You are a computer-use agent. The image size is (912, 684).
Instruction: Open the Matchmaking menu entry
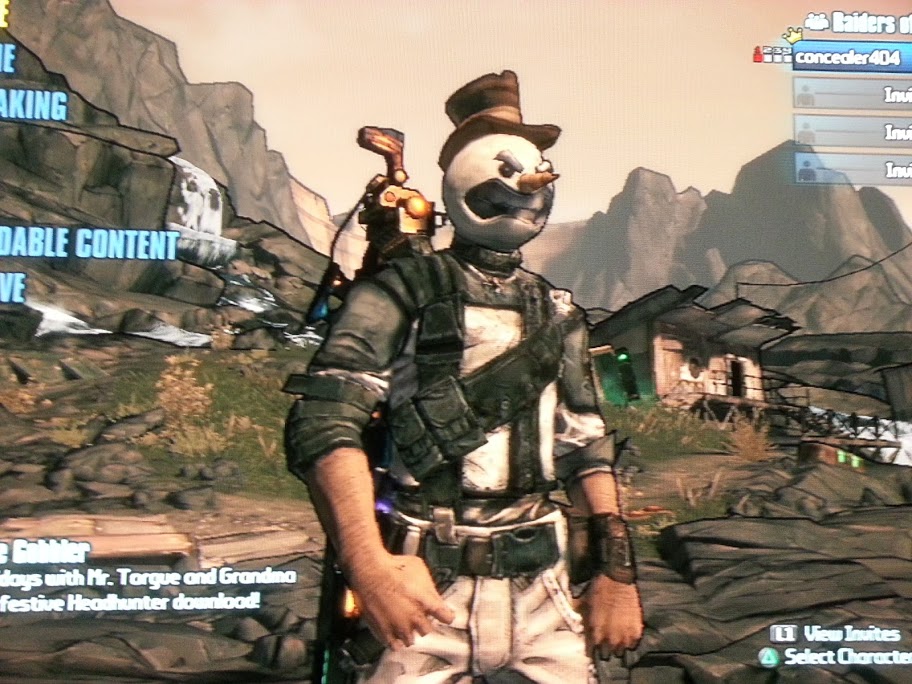click(34, 106)
